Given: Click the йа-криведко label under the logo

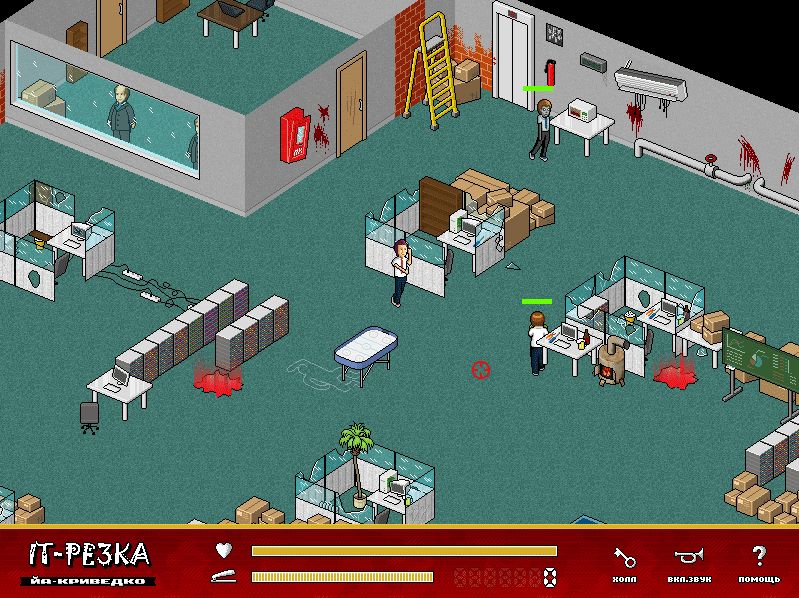Looking at the screenshot, I should tap(86, 580).
